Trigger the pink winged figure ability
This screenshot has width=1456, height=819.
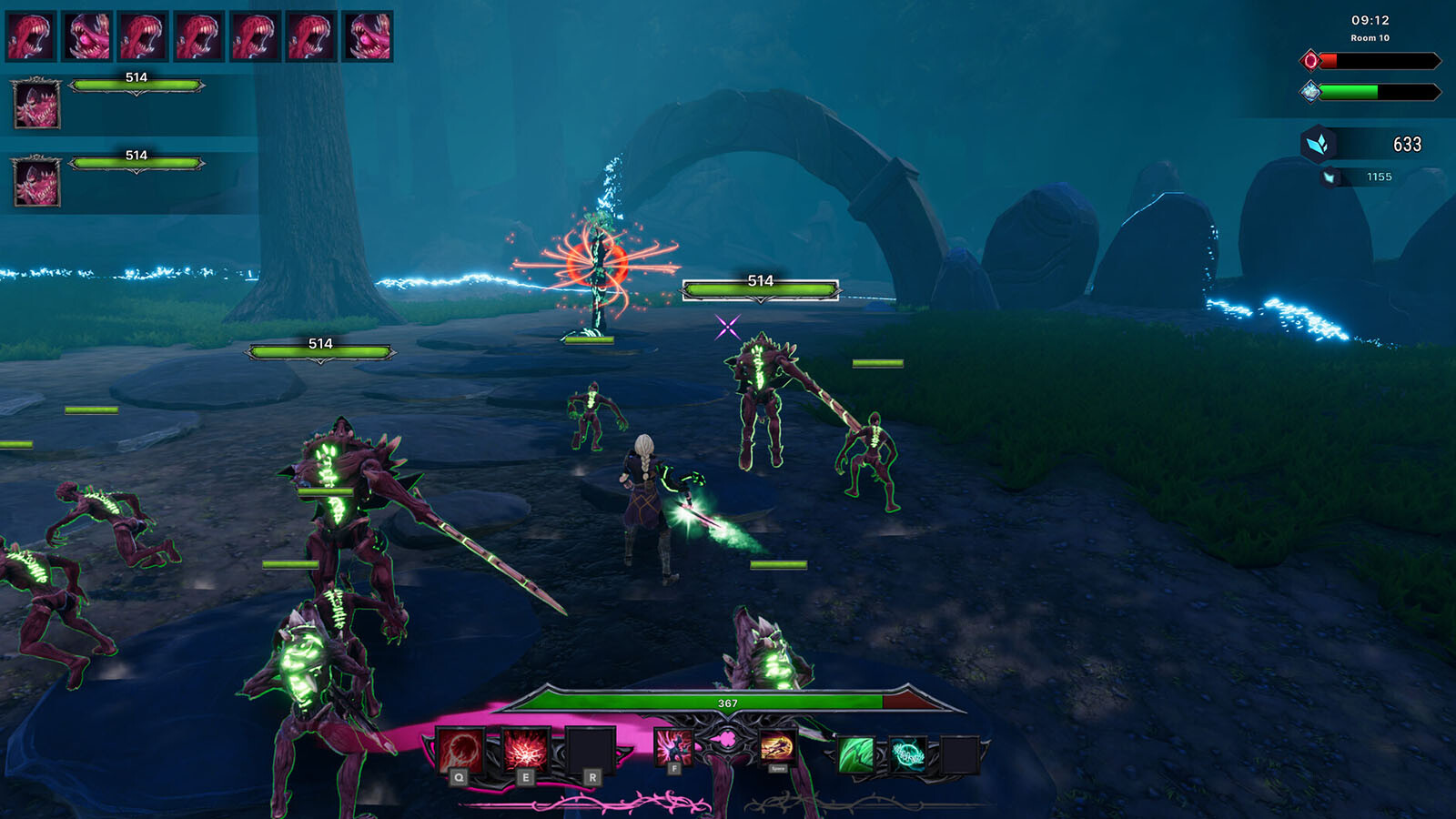pyautogui.click(x=674, y=748)
